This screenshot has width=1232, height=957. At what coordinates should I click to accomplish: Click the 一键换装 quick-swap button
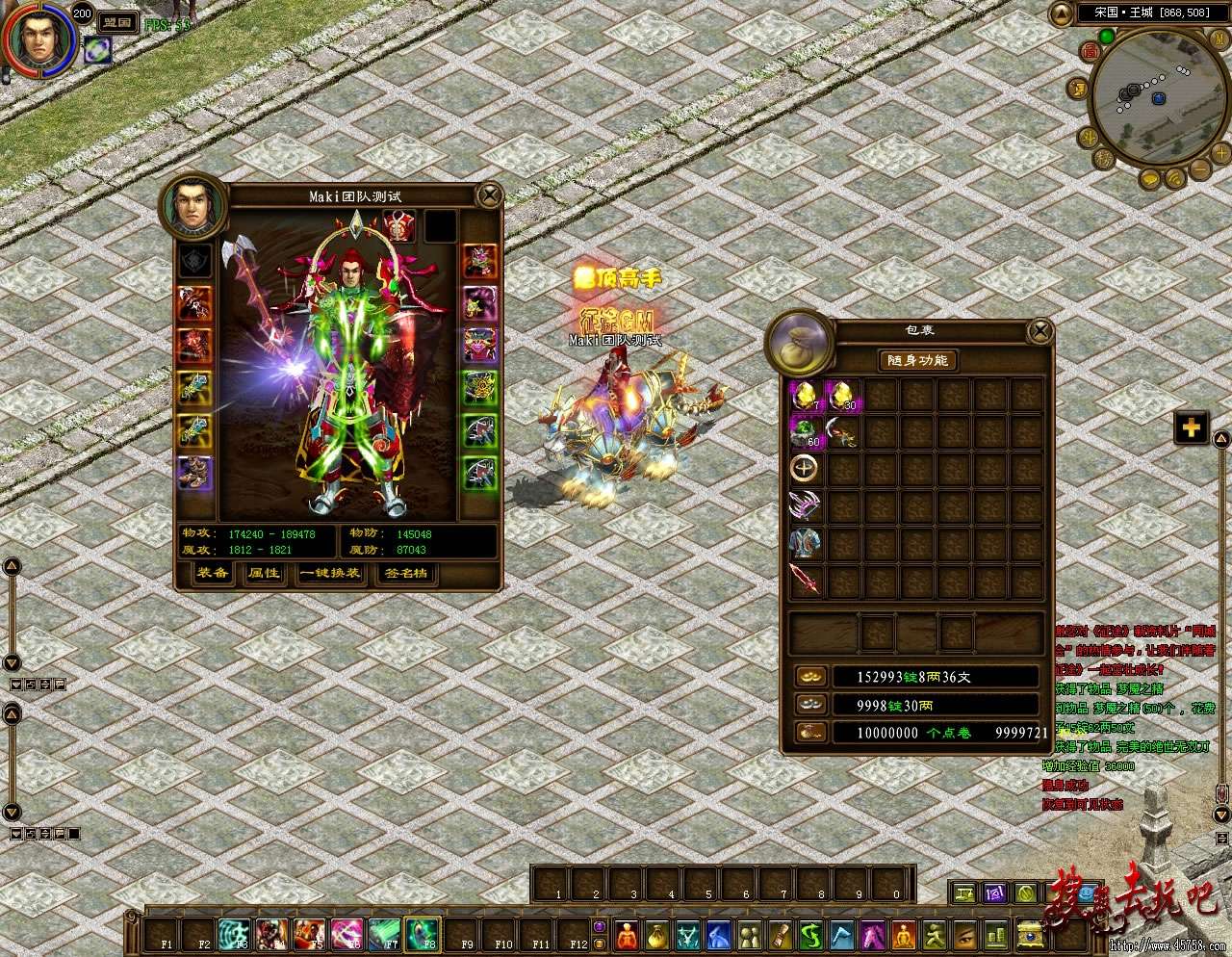pos(329,574)
